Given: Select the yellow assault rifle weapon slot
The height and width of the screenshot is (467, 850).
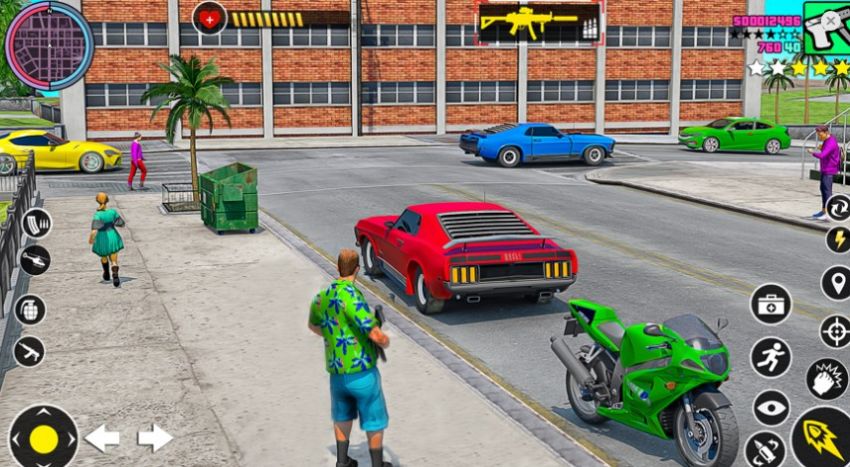Looking at the screenshot, I should [x=538, y=22].
